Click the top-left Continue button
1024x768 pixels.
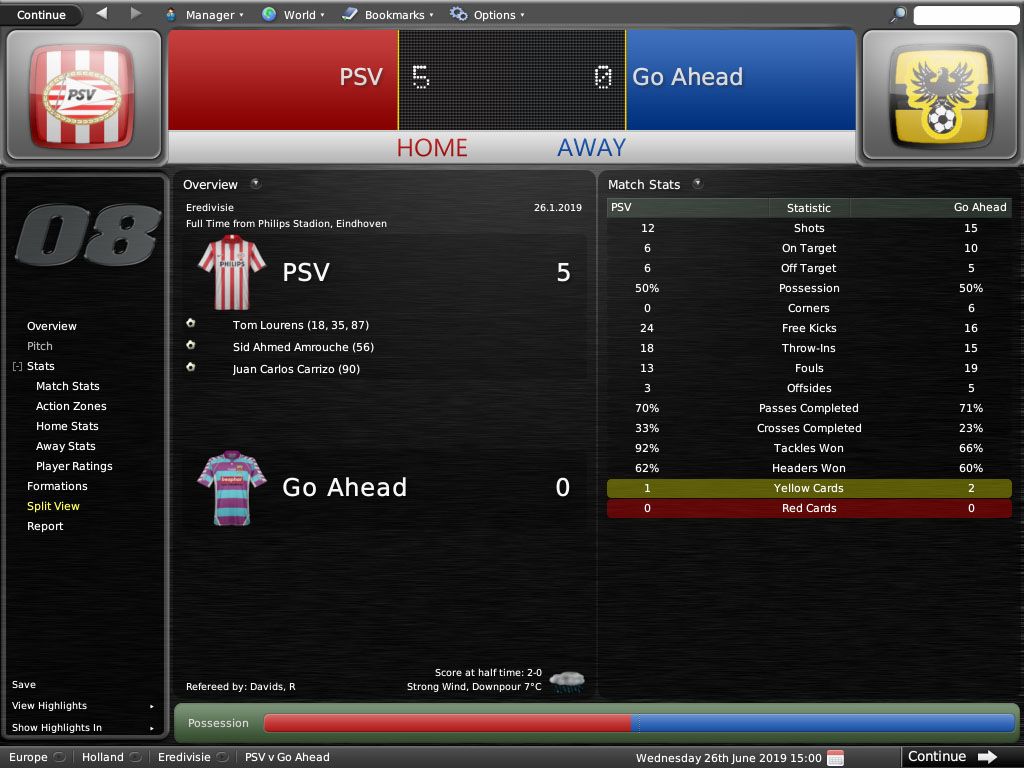tap(41, 15)
